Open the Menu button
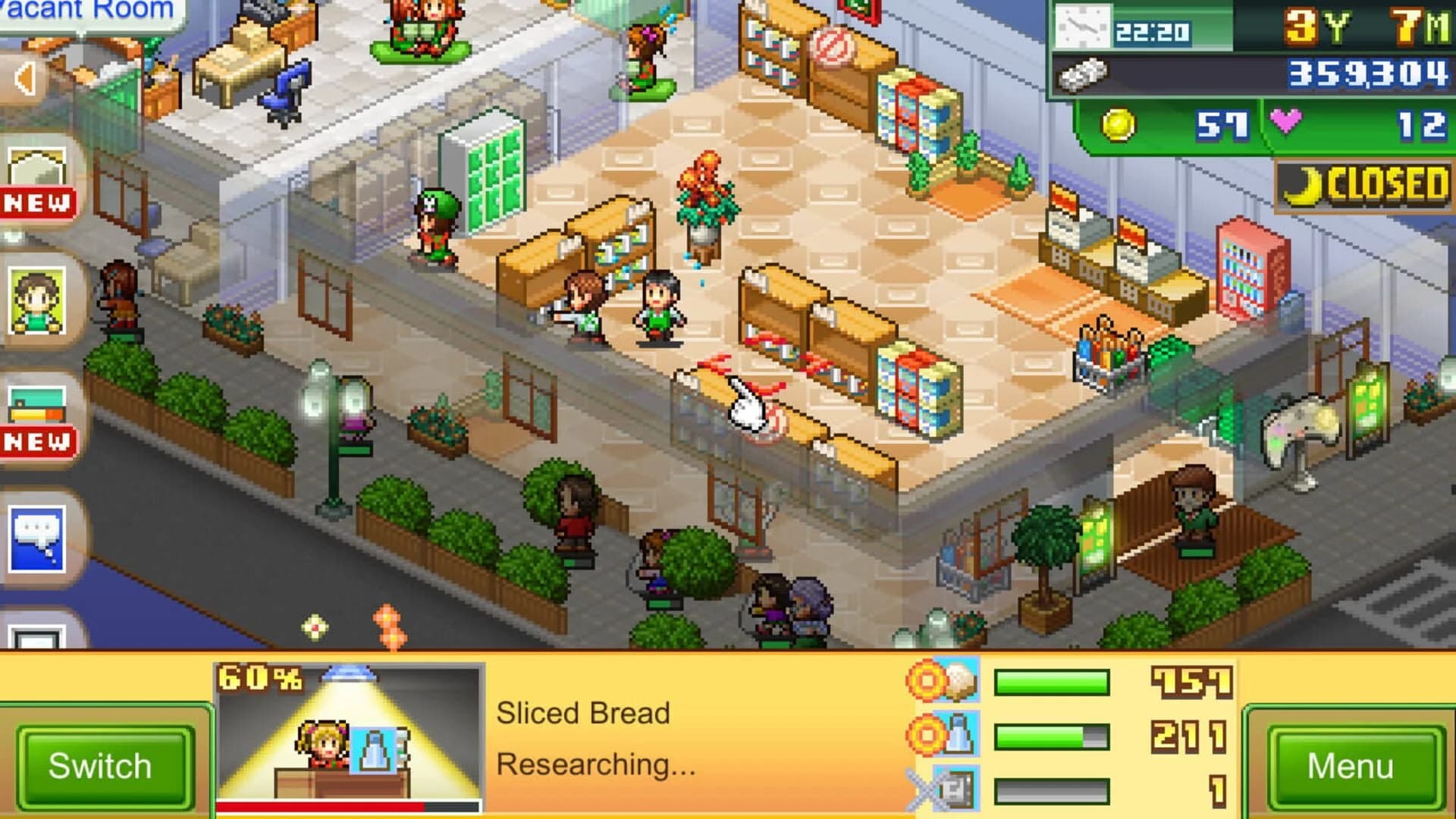The height and width of the screenshot is (819, 1456). [x=1357, y=766]
